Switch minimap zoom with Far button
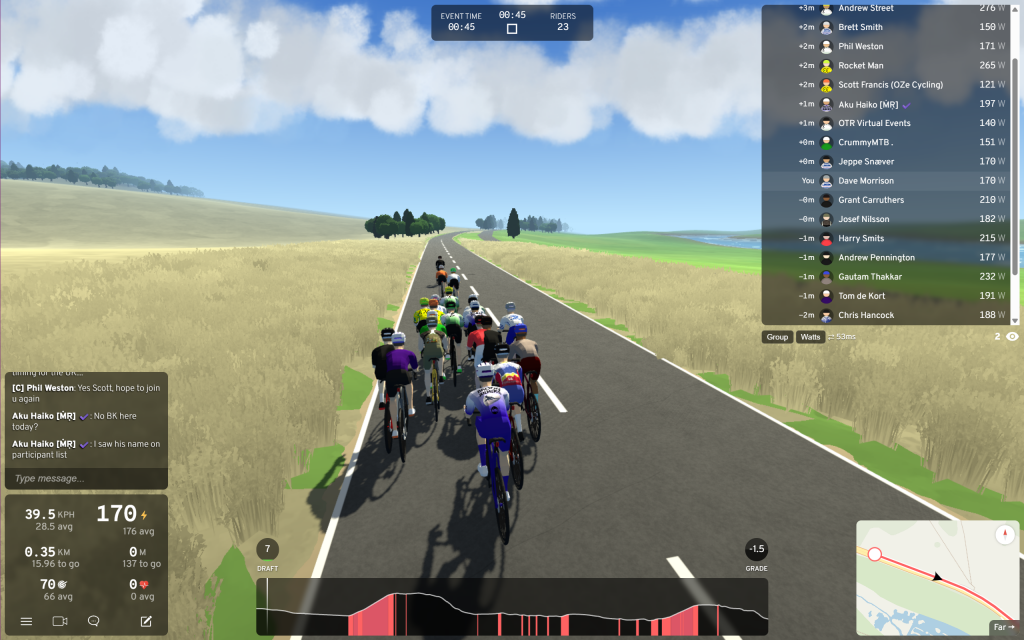 [x=1002, y=627]
